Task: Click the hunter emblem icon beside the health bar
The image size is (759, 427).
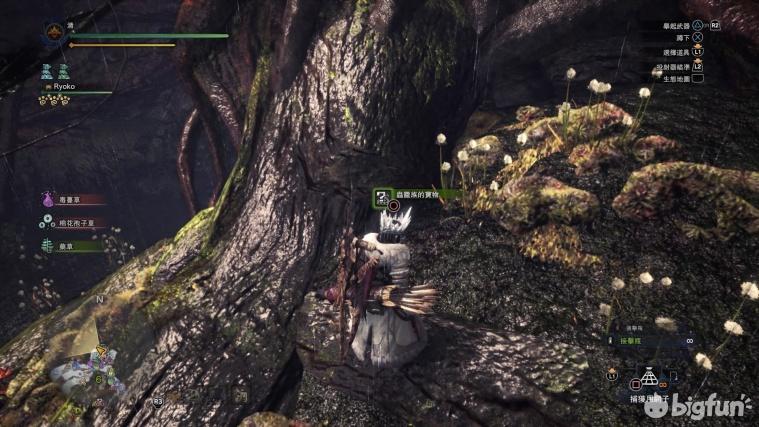Action: (x=54, y=36)
